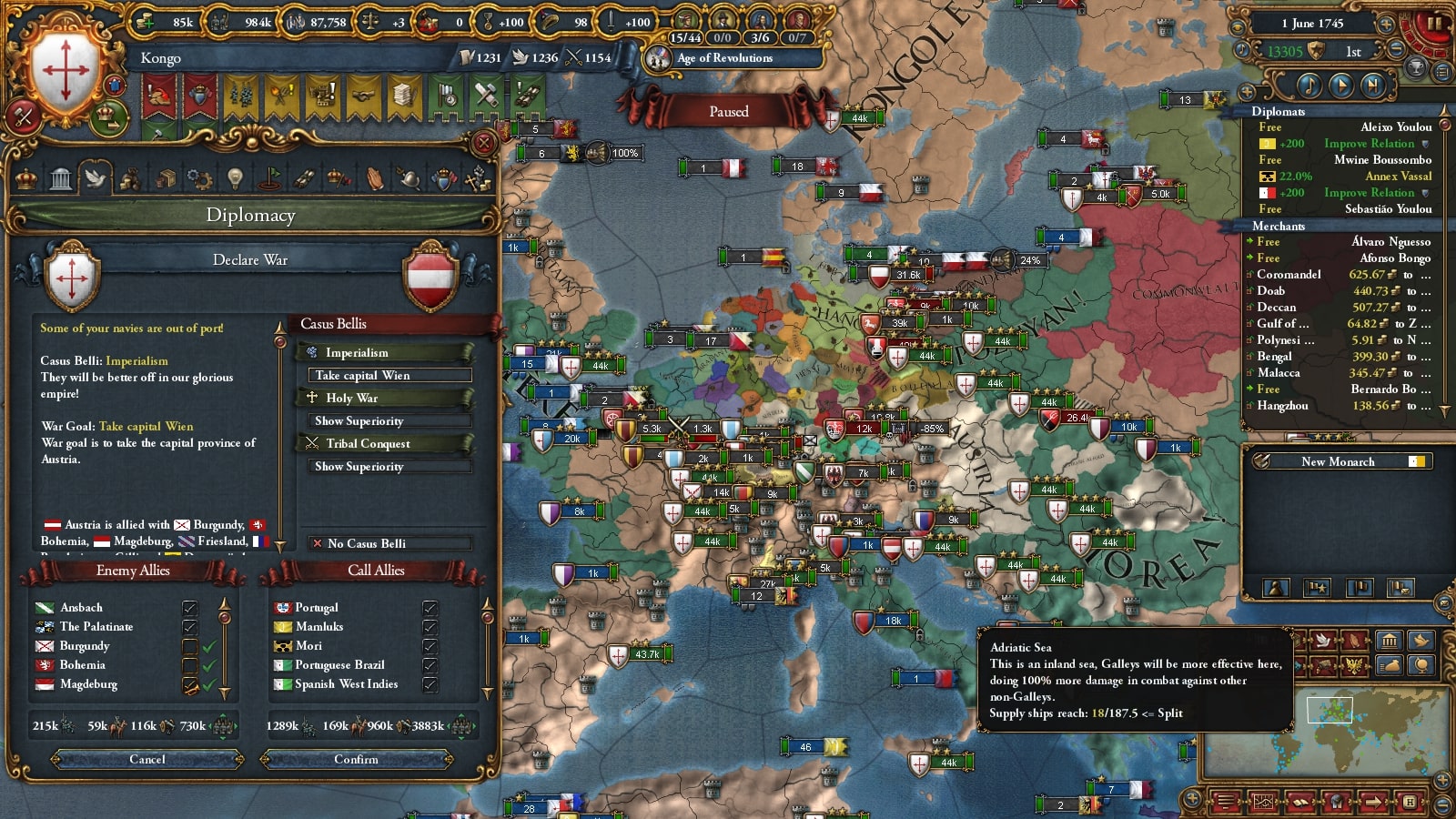Open the Age of Revolutions panel
The image size is (1456, 819).
pyautogui.click(x=724, y=58)
